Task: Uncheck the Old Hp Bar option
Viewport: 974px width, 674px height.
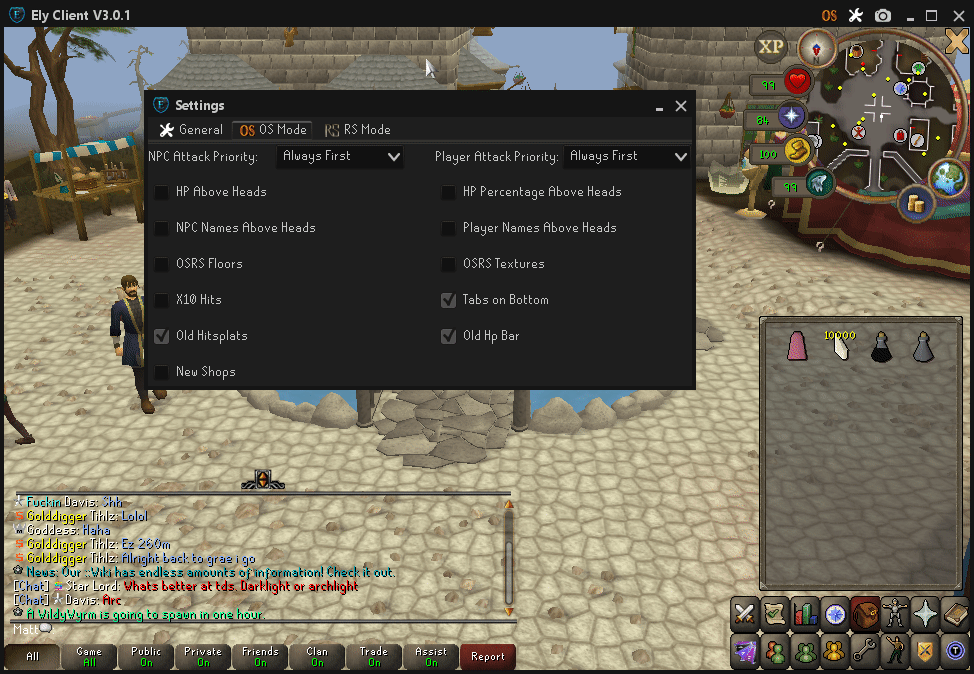Action: (449, 336)
